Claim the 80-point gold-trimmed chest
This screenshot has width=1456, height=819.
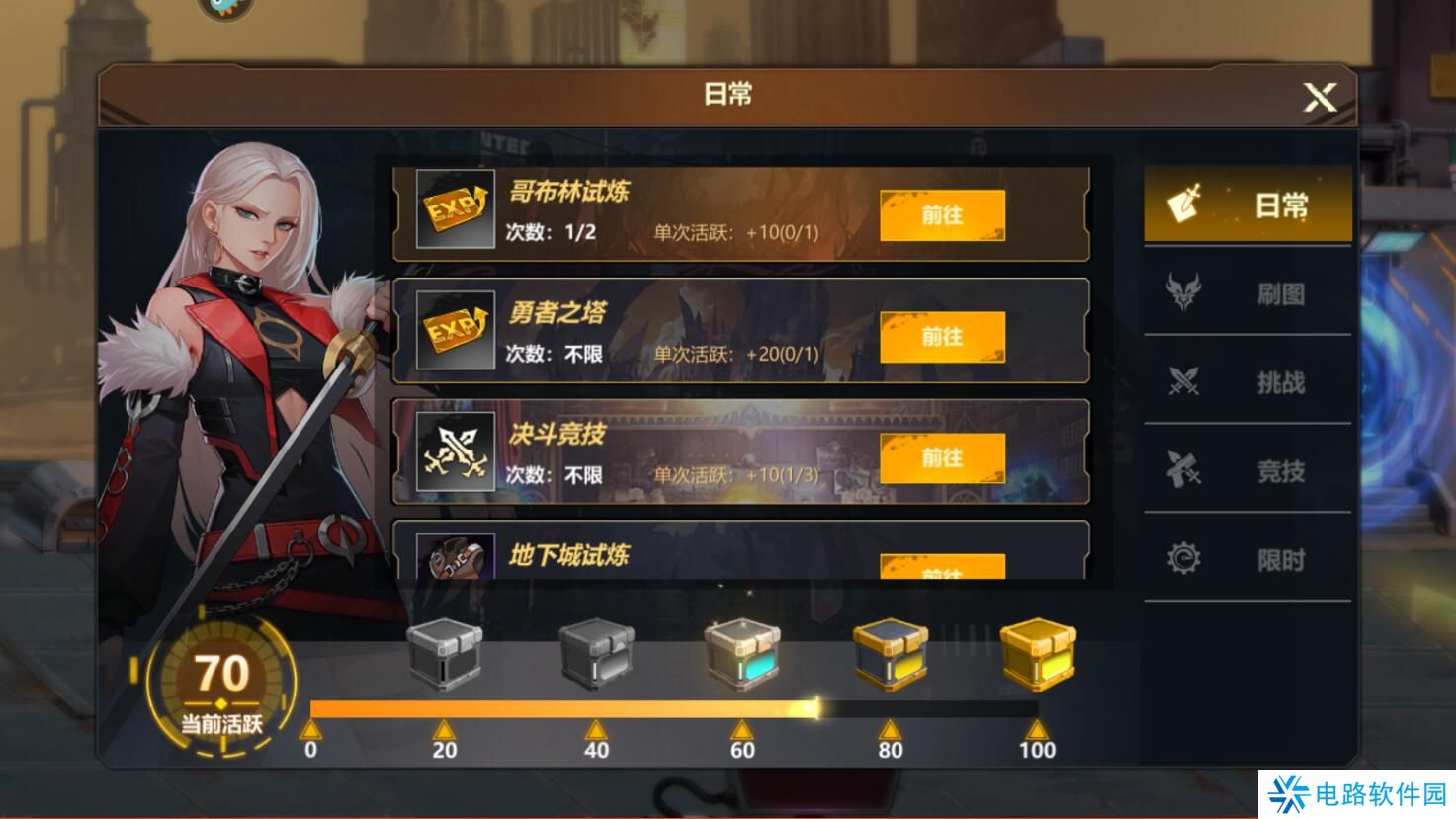coord(888,654)
